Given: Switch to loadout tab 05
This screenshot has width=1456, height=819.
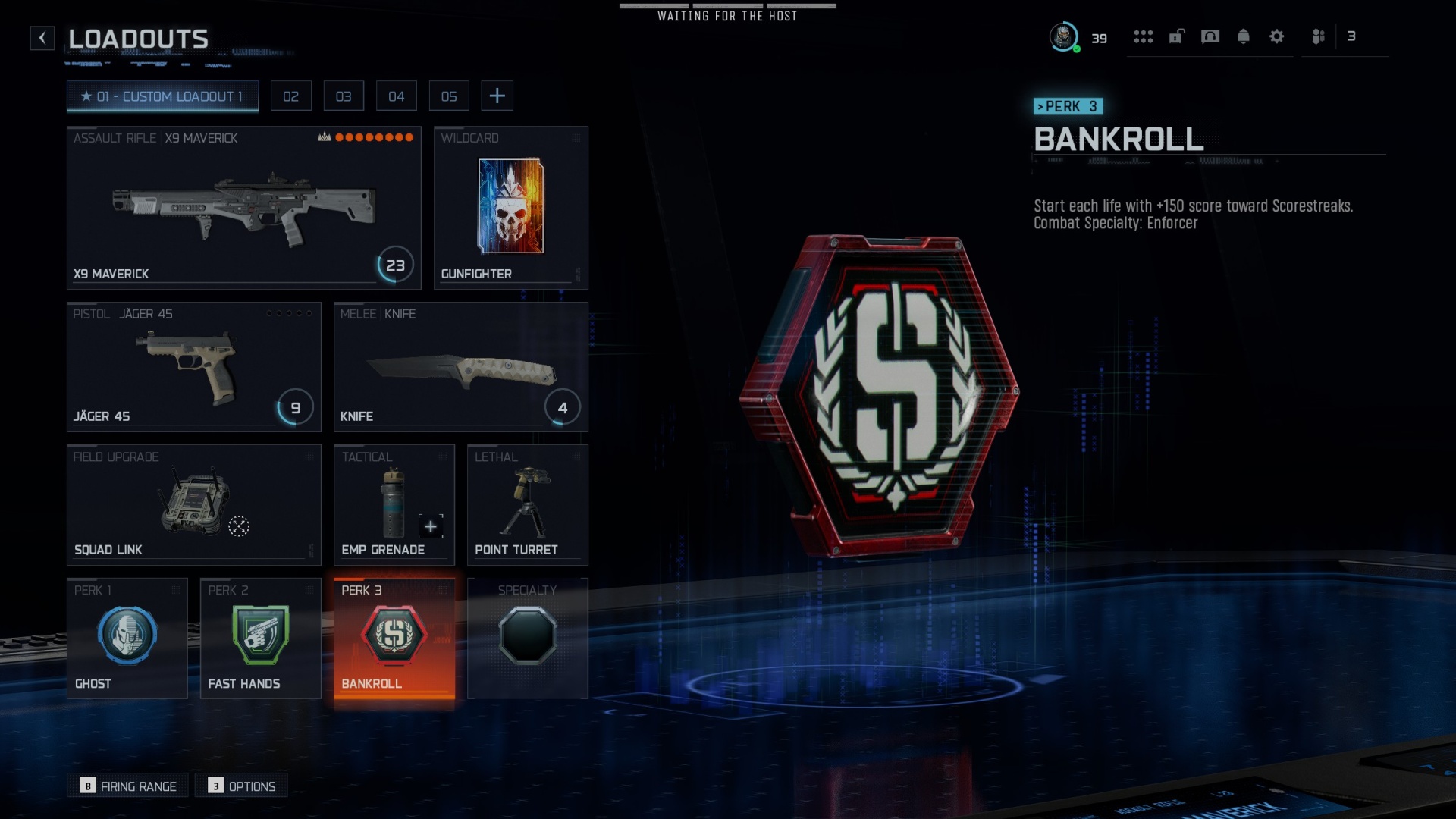Looking at the screenshot, I should click(x=449, y=96).
